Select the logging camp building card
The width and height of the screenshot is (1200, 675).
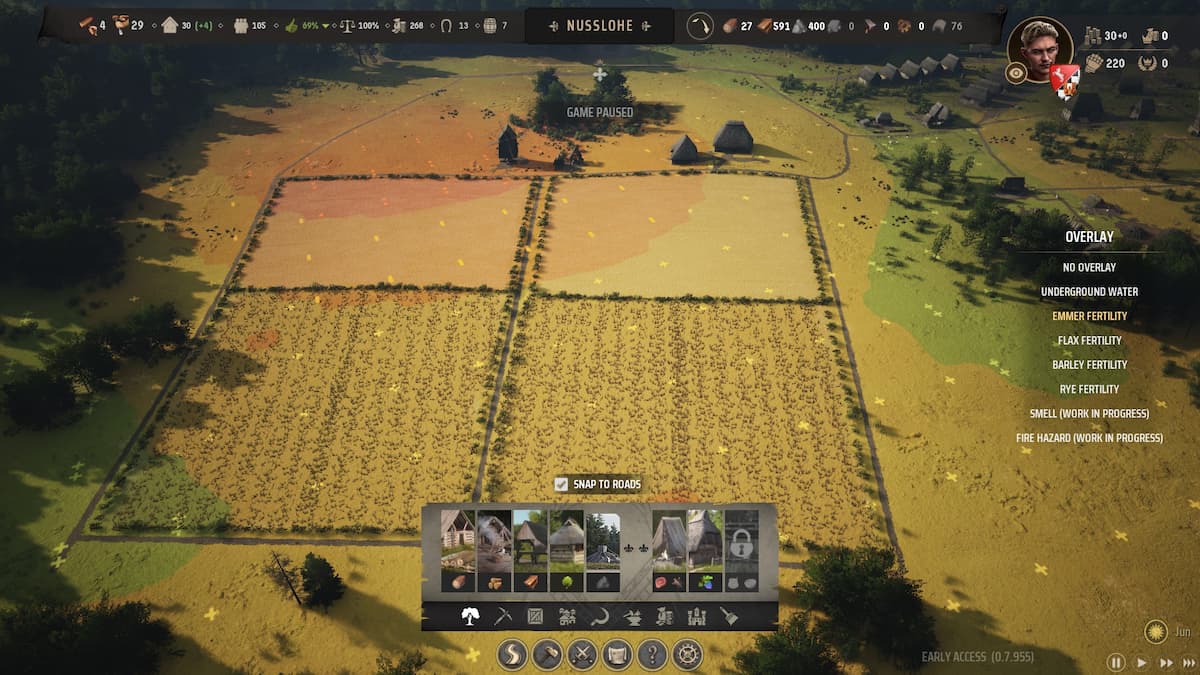point(458,551)
